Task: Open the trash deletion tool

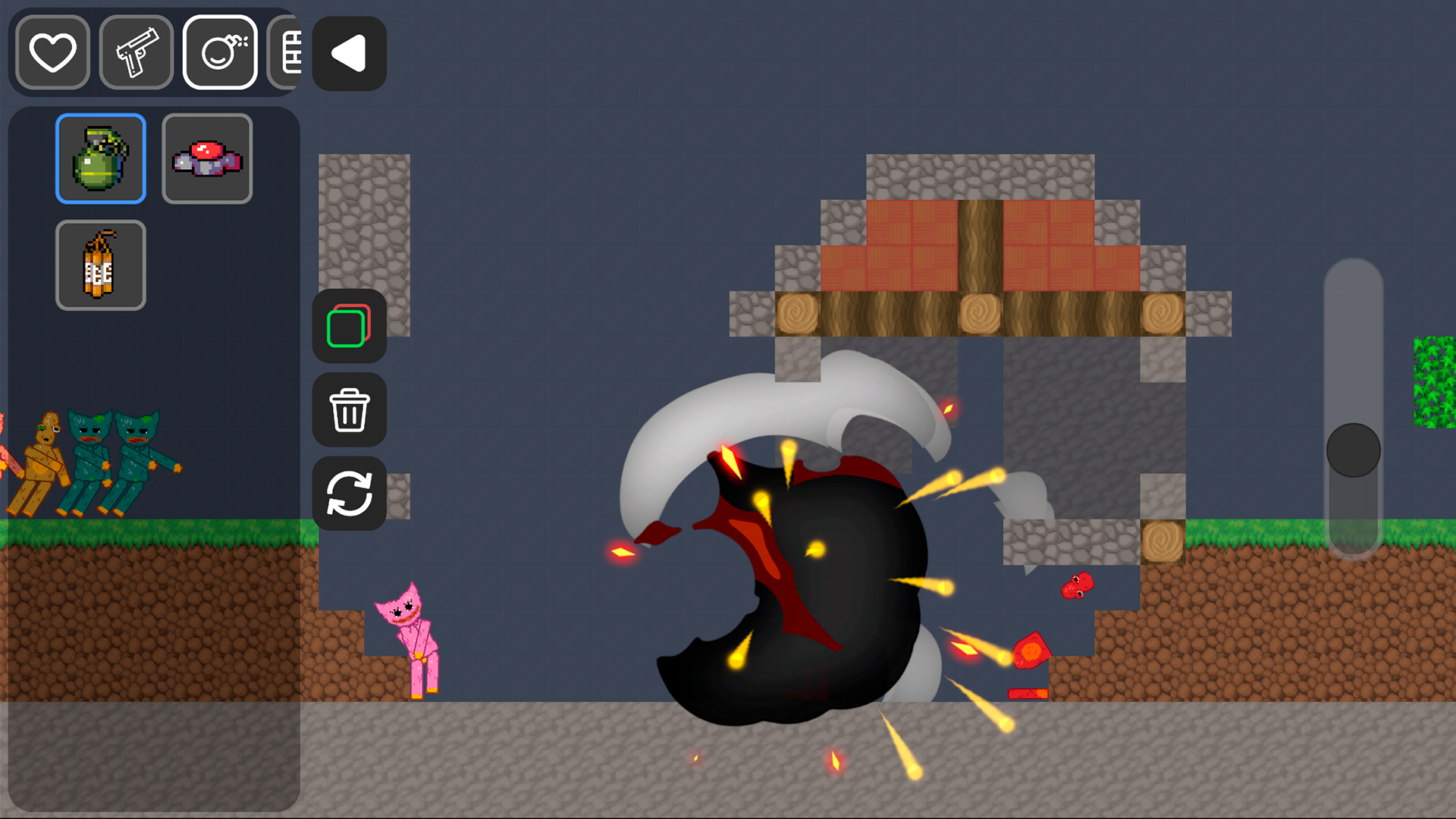Action: pos(349,410)
